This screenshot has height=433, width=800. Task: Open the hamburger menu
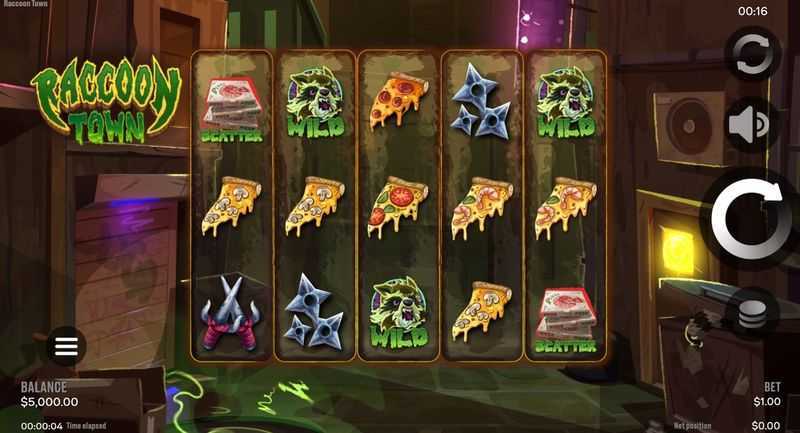pos(66,347)
